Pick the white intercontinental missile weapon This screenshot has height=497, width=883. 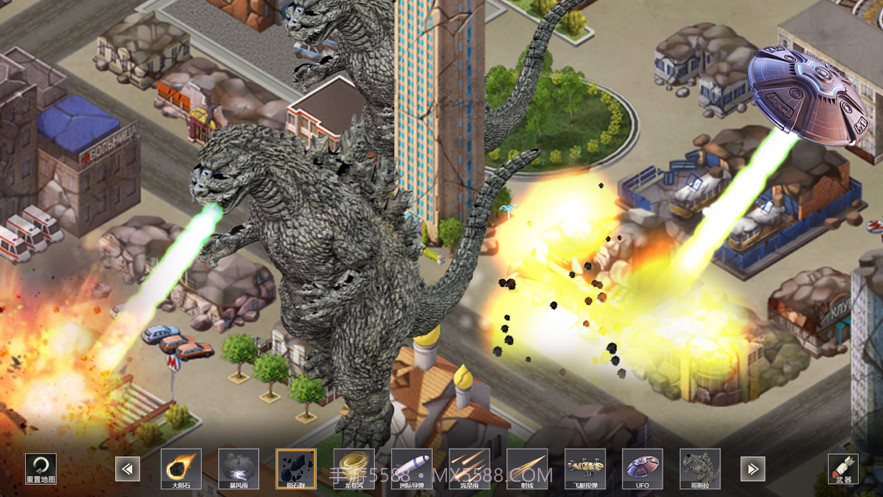pos(411,467)
